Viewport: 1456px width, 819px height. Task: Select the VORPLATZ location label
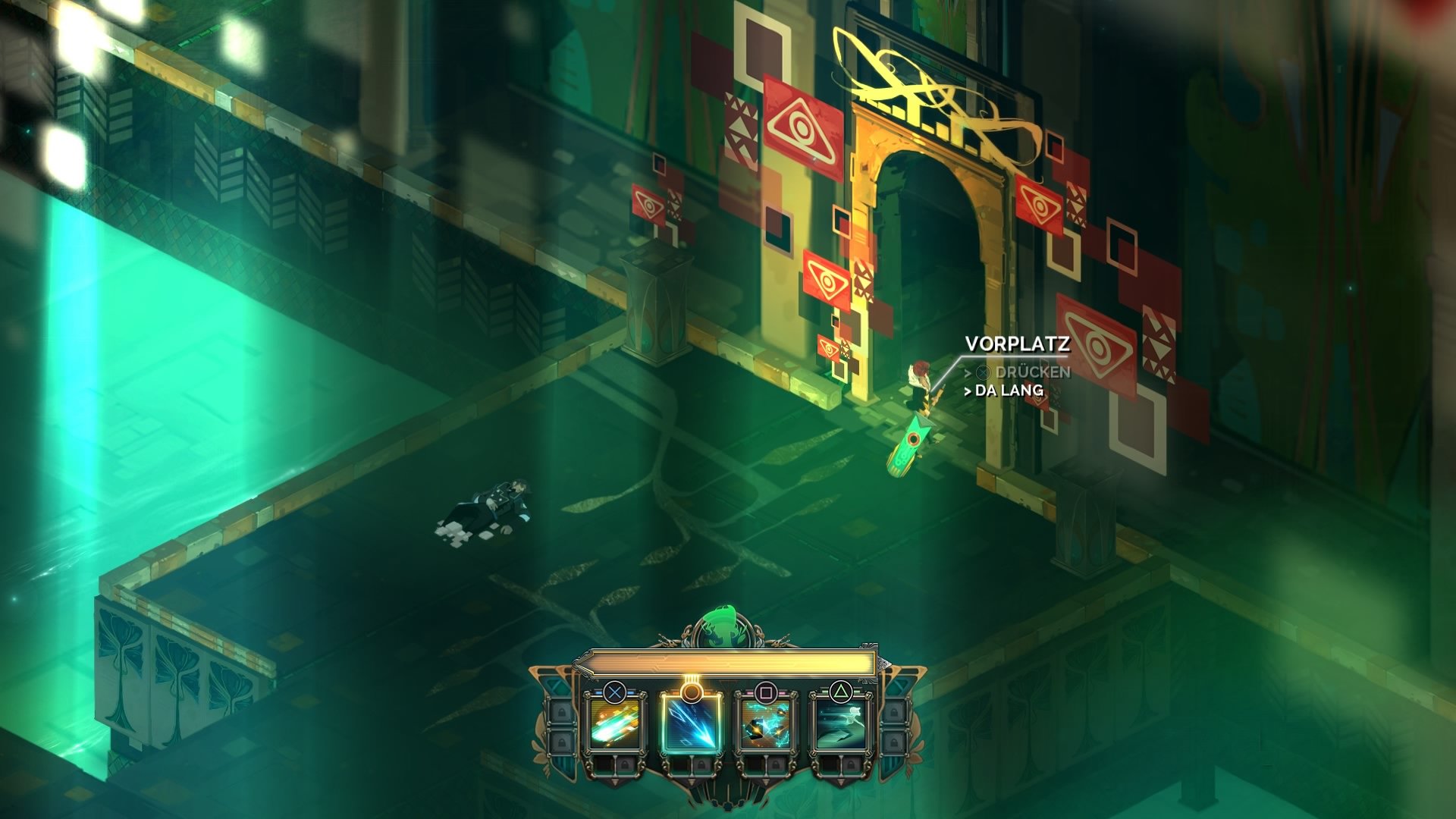pyautogui.click(x=1018, y=344)
